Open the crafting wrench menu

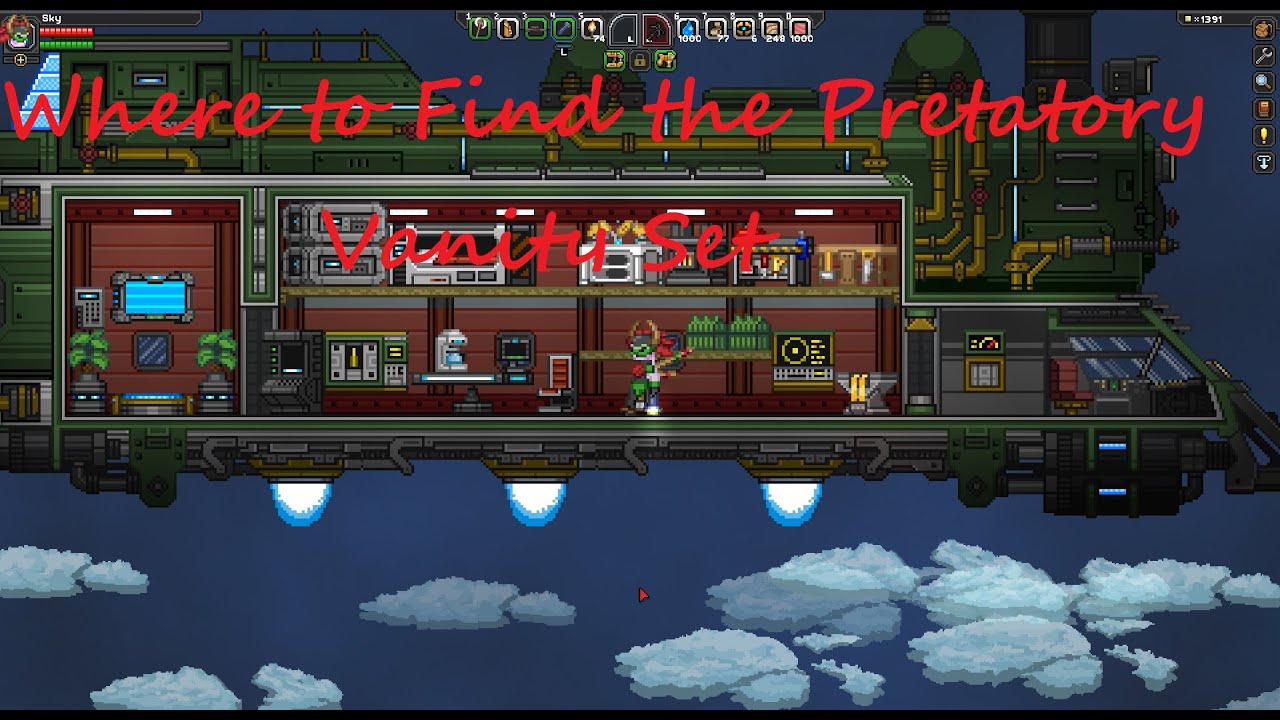tap(1263, 56)
